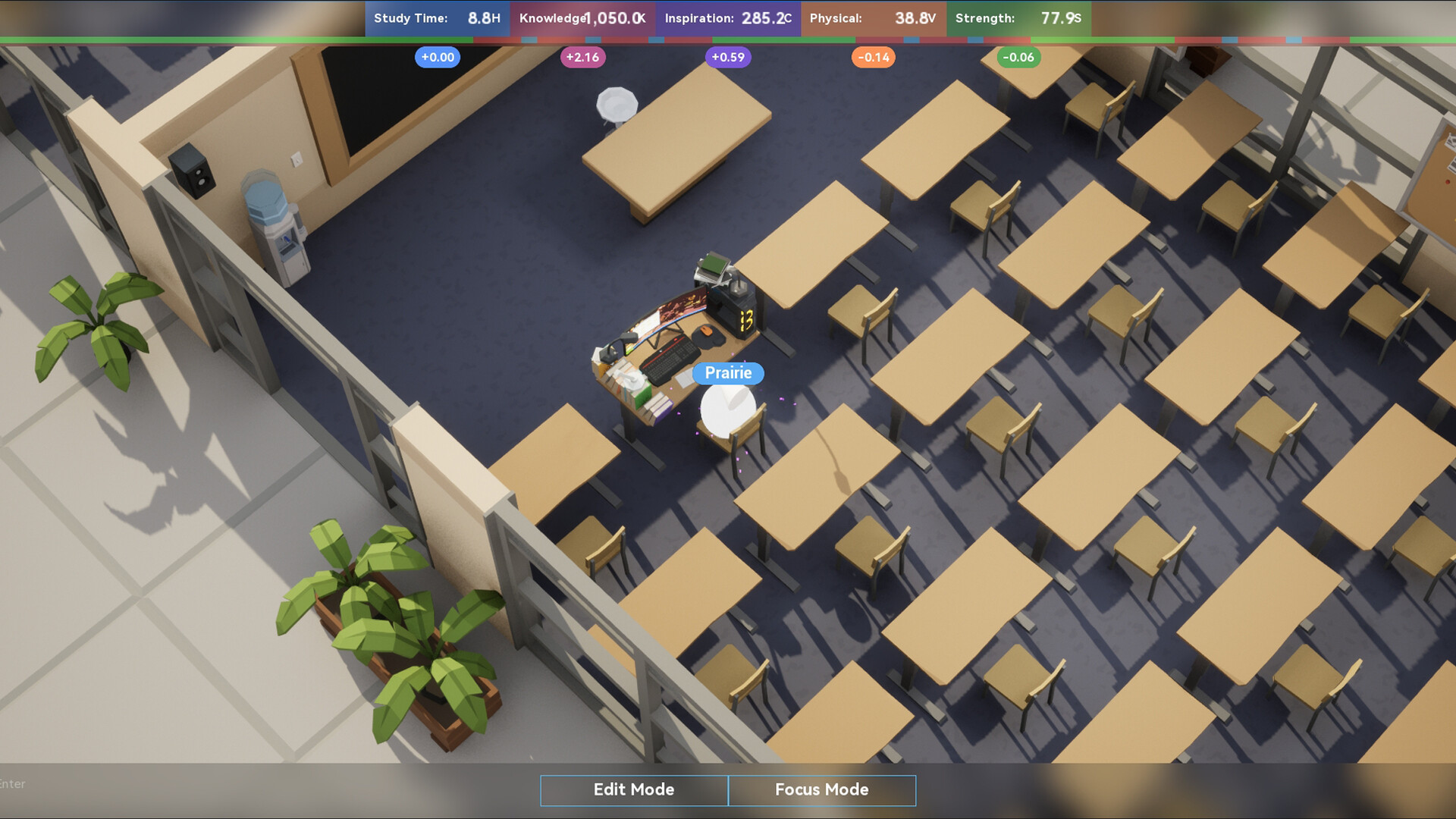Click the +0.00 Study Time badge
Screen dimensions: 1456x819
pos(438,57)
